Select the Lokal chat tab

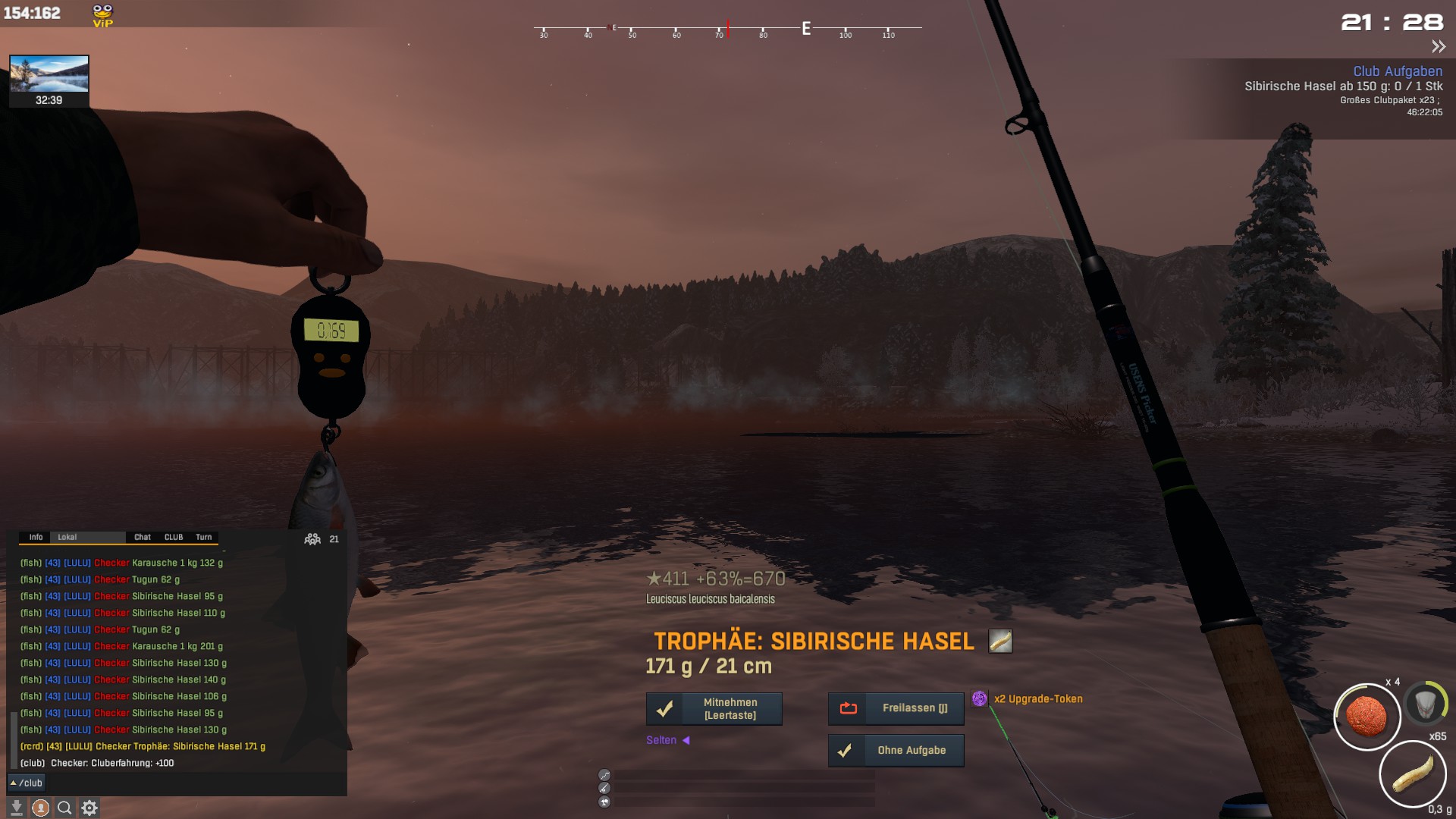67,537
